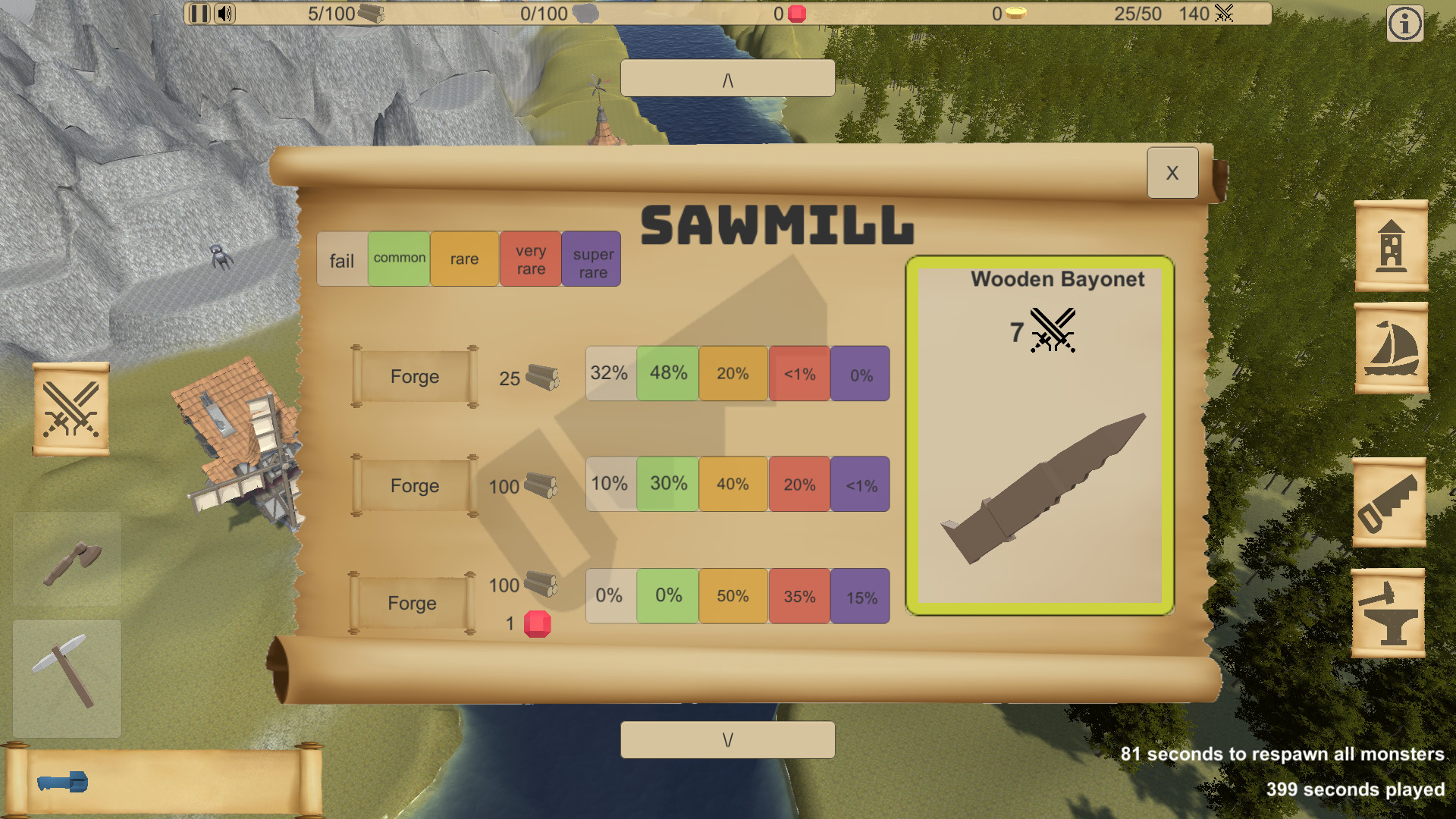Image resolution: width=1456 pixels, height=819 pixels.
Task: Pause the game
Action: (x=199, y=14)
